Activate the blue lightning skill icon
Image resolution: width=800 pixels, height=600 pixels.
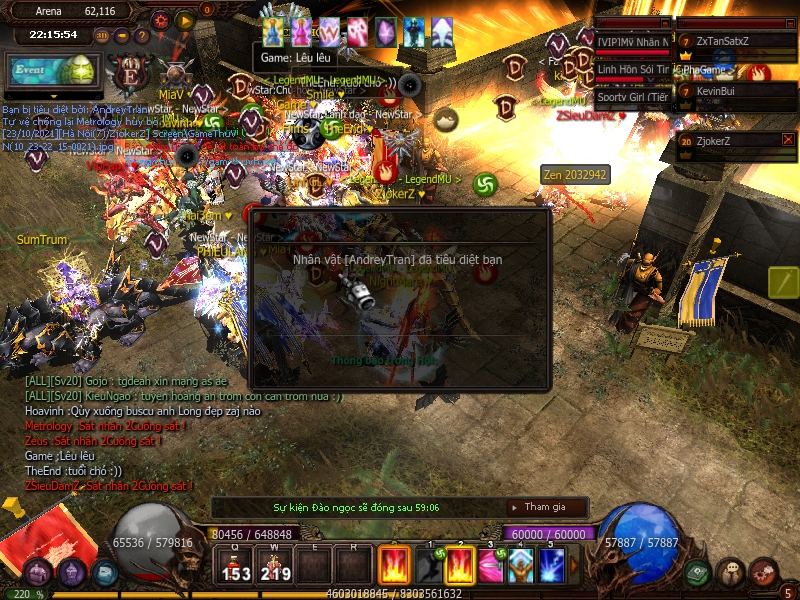click(553, 565)
